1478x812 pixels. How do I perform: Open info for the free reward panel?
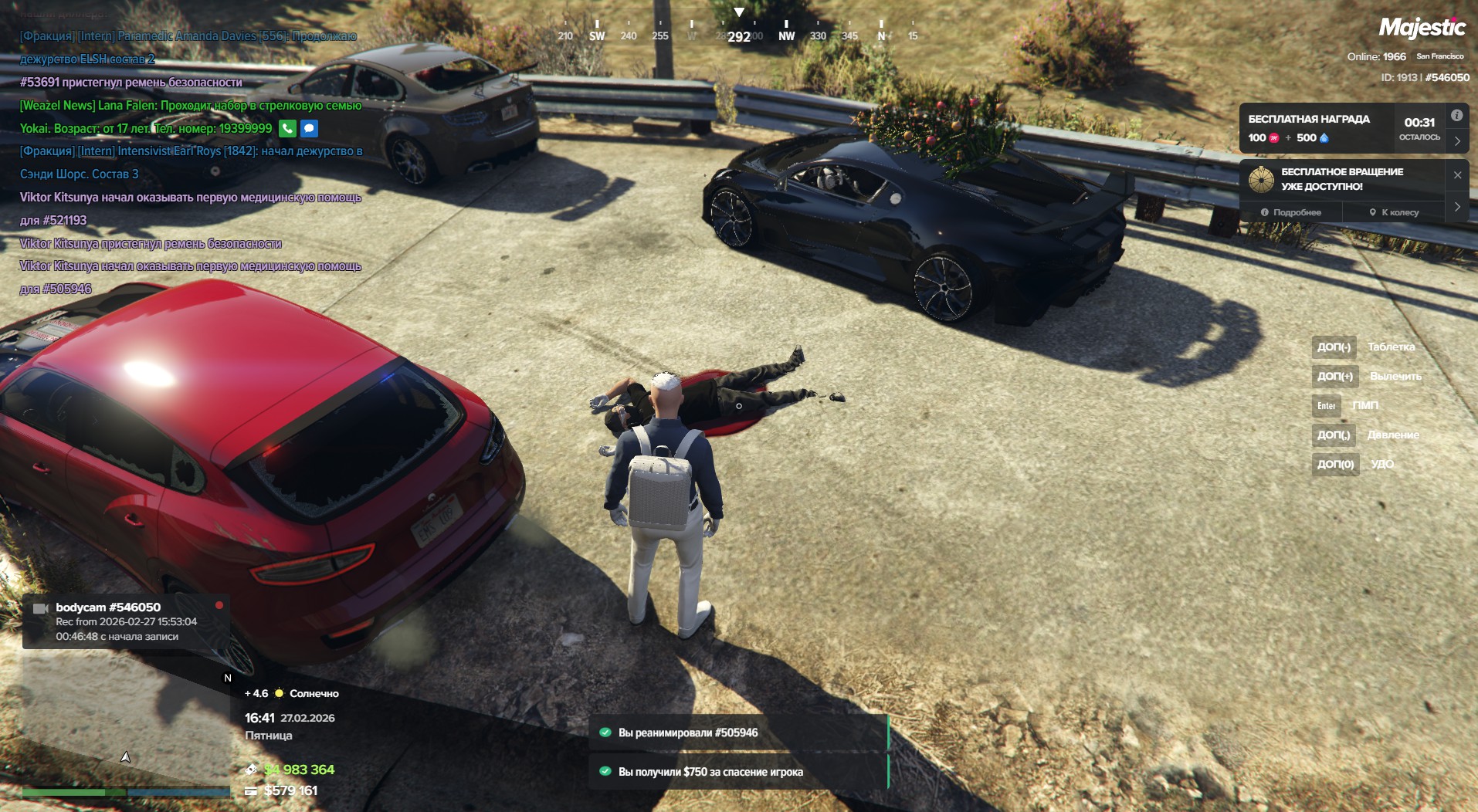click(x=1456, y=116)
